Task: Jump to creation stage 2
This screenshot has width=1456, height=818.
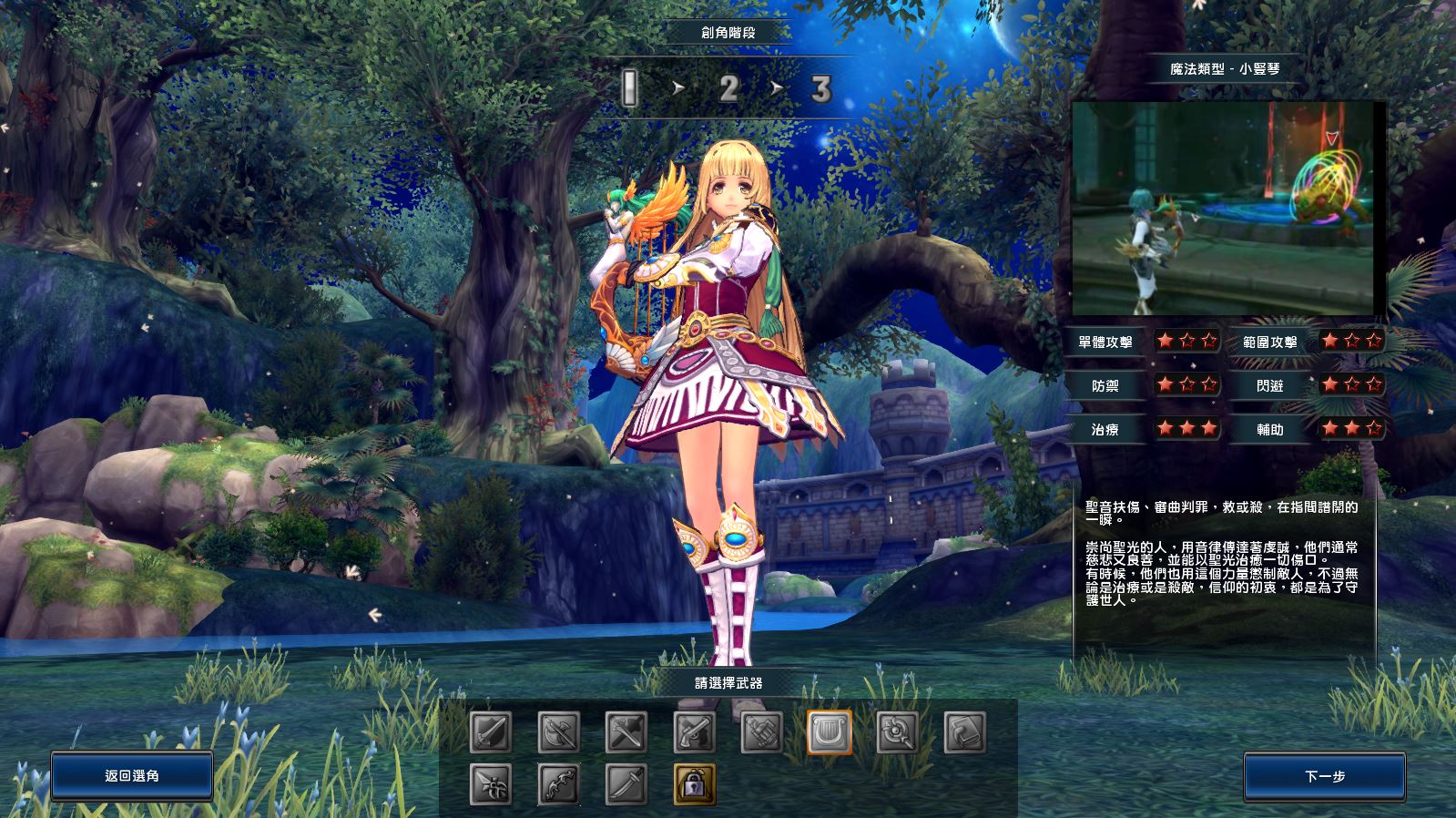Action: pos(728,88)
